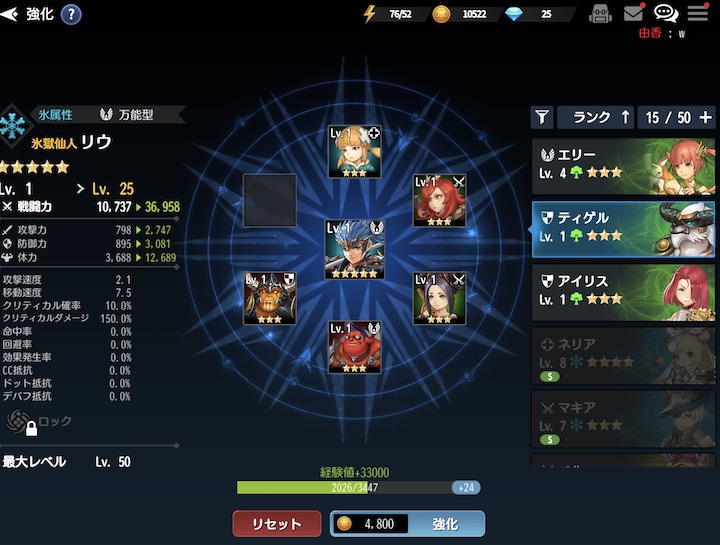Remove the blonde girl material hero
The image size is (720, 545).
[x=355, y=152]
